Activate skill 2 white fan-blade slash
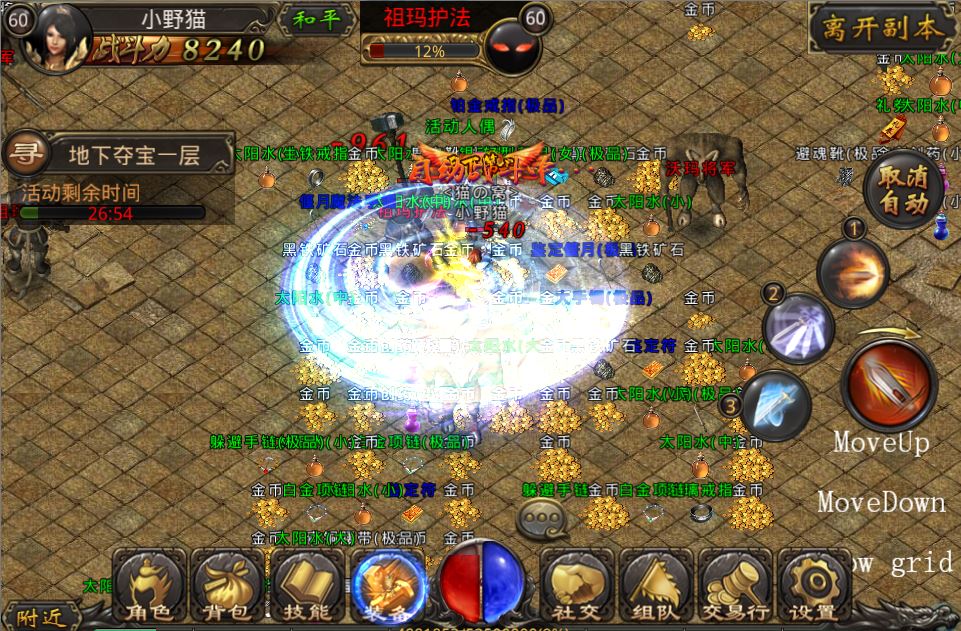Viewport: 961px width, 631px height. coord(799,326)
